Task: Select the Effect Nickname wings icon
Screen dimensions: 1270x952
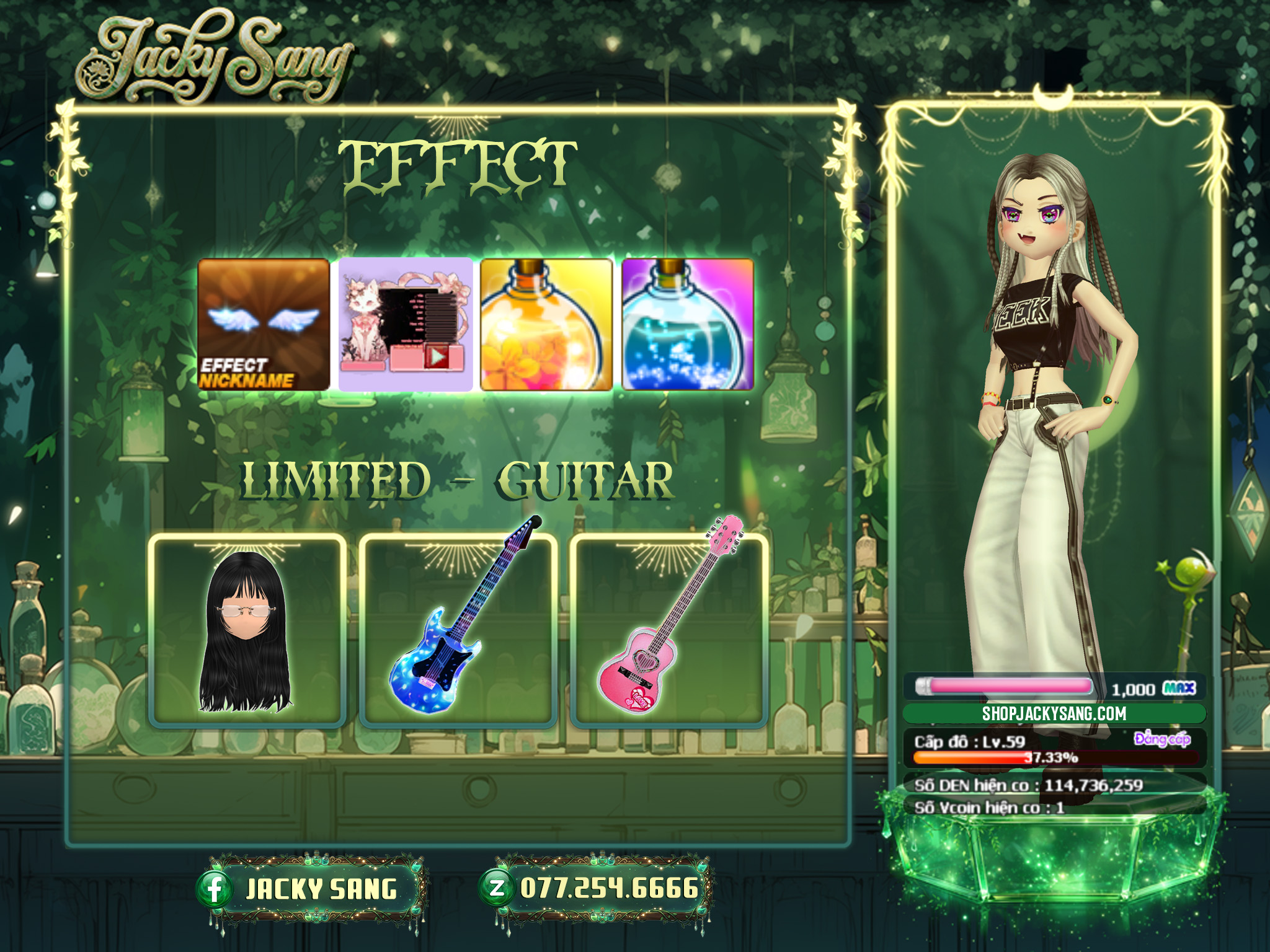Action: [x=264, y=324]
